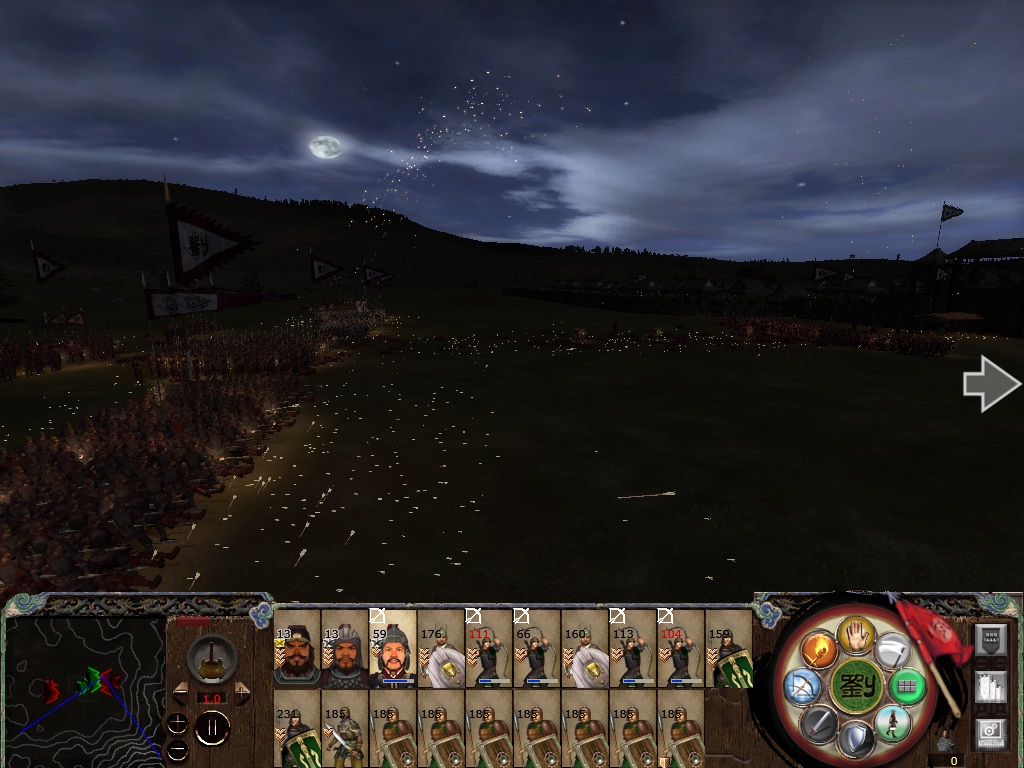Toggle fire arrows with the flaming torch button
Screen dimensions: 1024x768
pos(819,650)
